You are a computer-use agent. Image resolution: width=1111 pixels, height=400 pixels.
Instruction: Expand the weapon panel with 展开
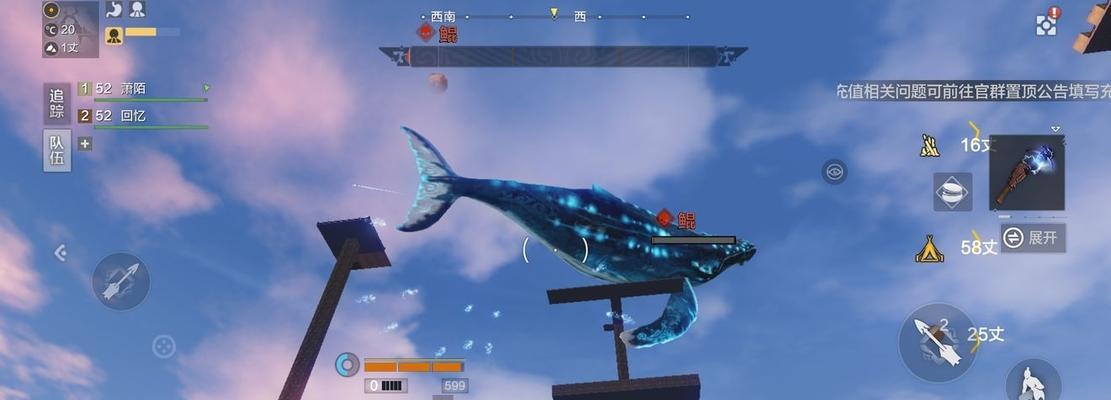click(x=1034, y=238)
